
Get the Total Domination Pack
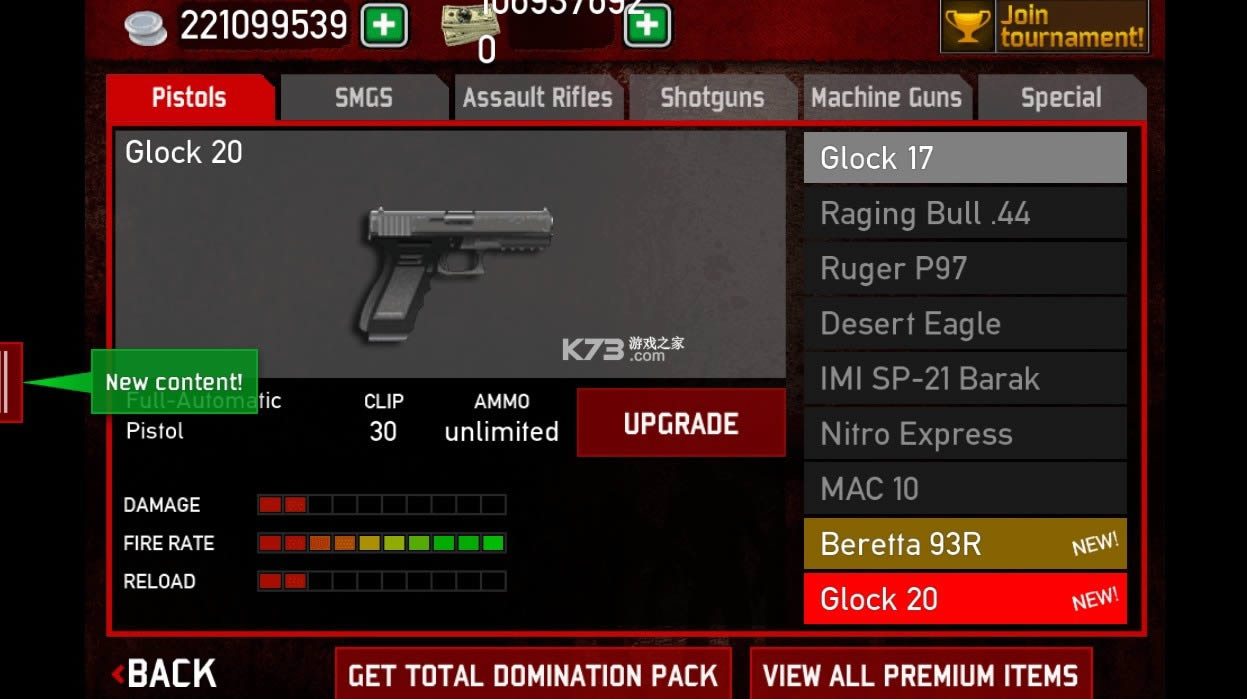coord(533,675)
